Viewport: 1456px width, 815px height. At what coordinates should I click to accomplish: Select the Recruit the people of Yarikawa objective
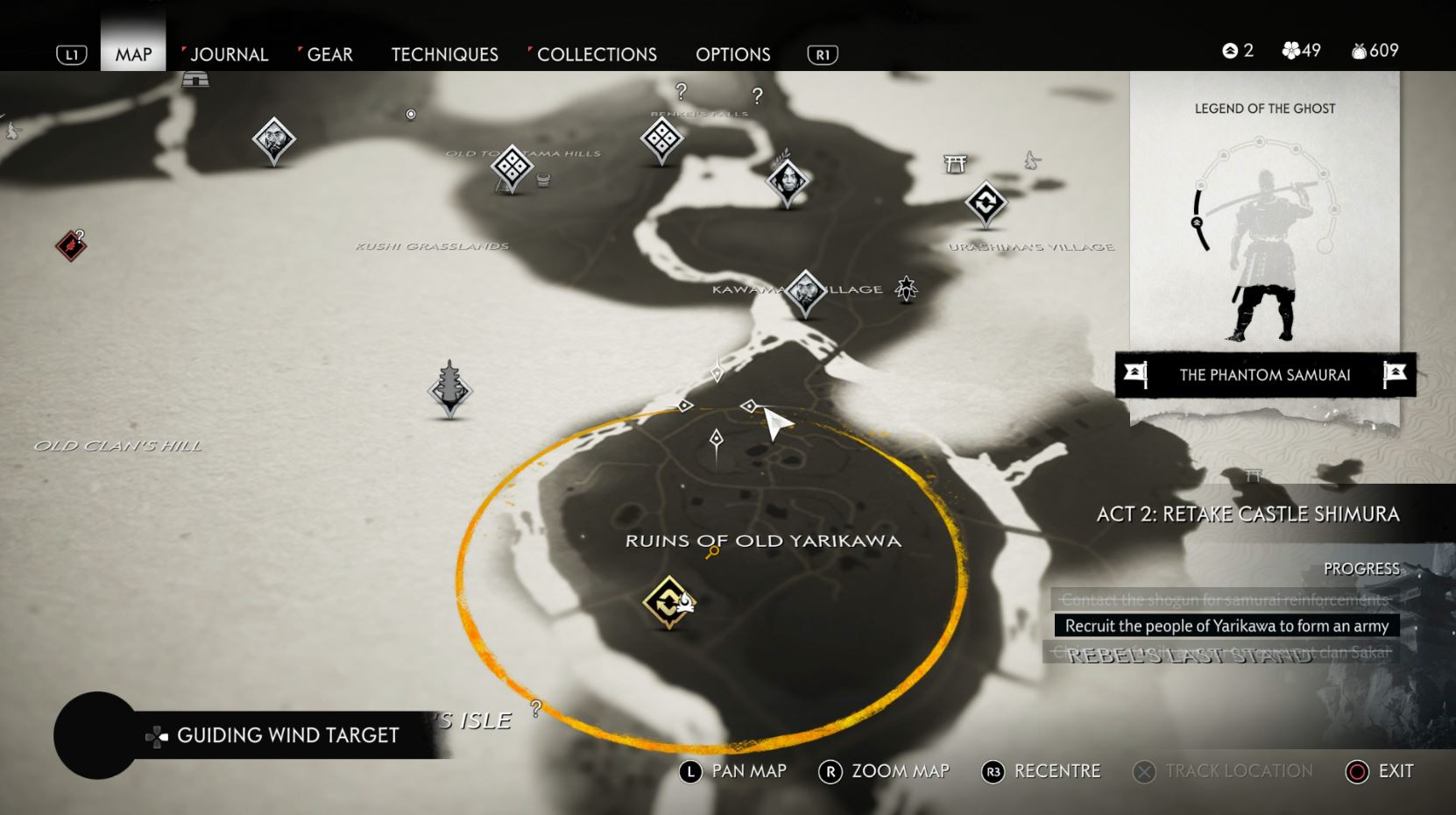1226,626
